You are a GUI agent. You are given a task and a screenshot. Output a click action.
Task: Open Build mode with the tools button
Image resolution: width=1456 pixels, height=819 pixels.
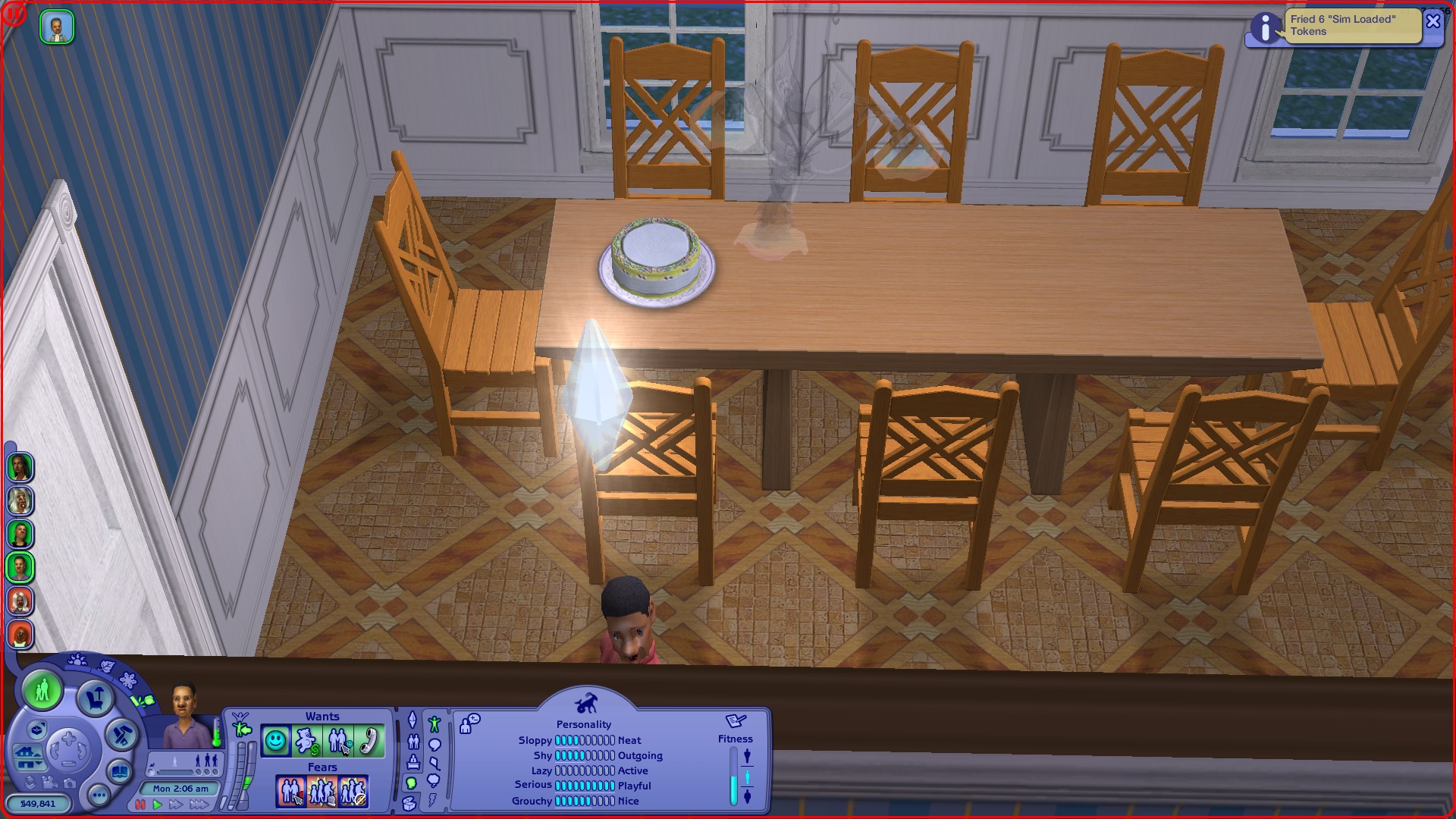point(121,734)
